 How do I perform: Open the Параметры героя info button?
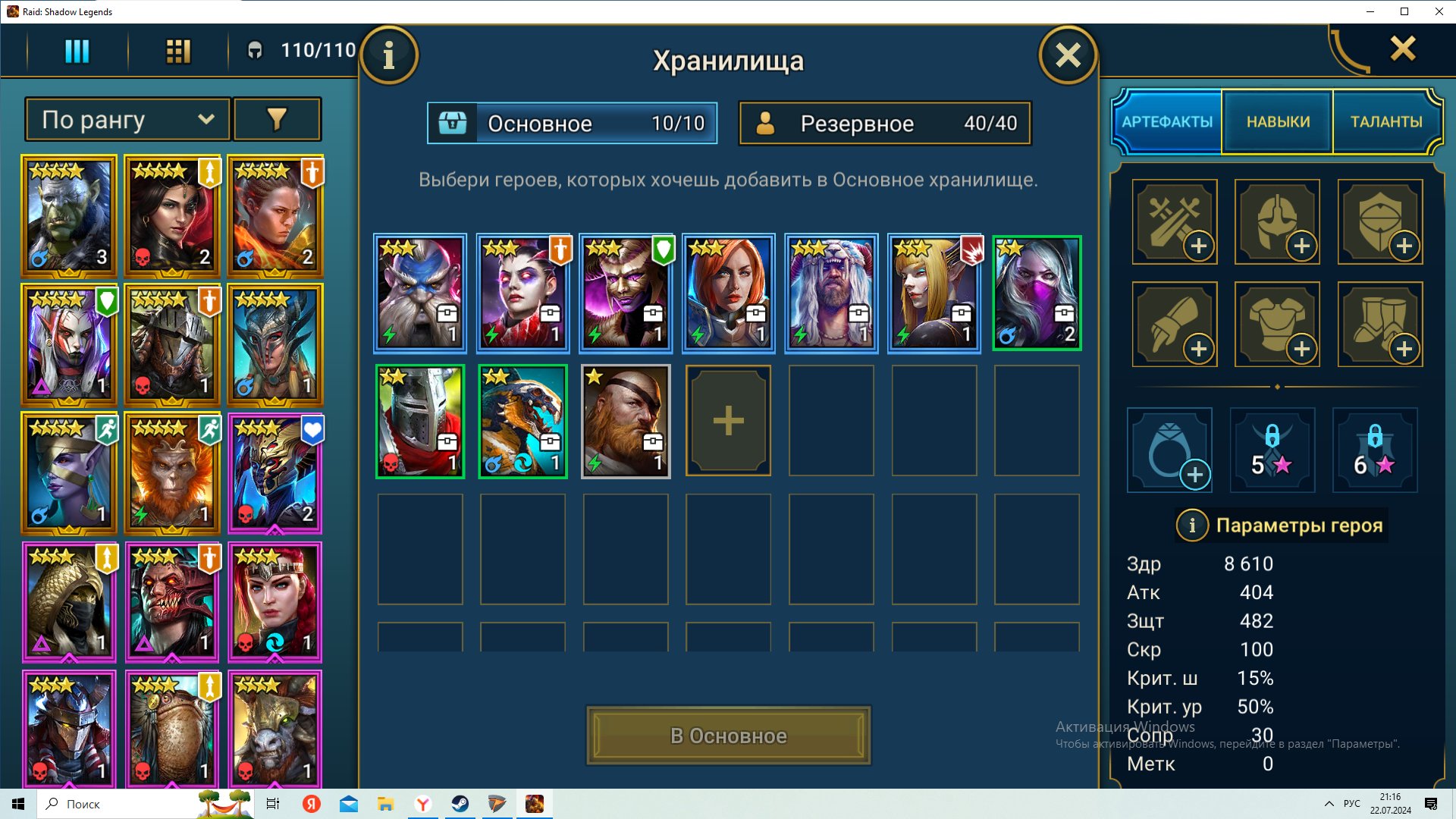[1192, 525]
